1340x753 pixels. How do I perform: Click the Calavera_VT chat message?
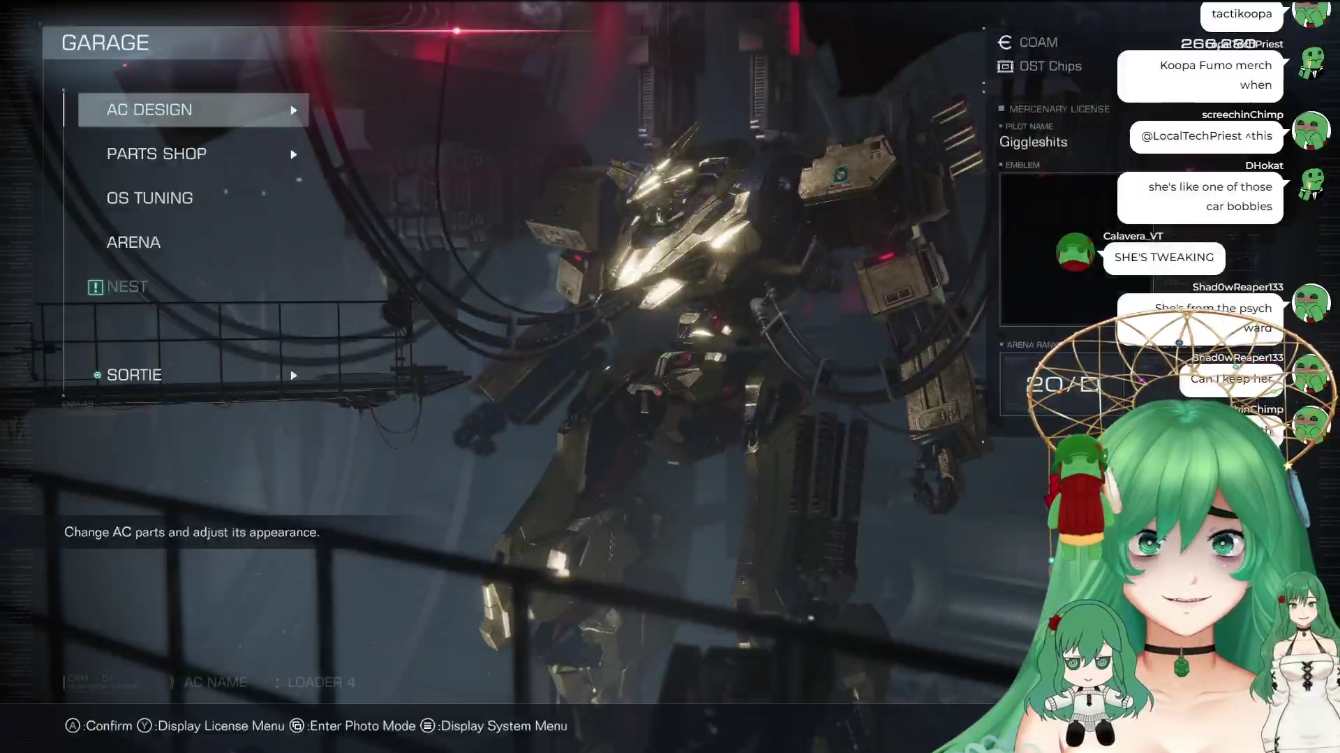pos(1164,258)
